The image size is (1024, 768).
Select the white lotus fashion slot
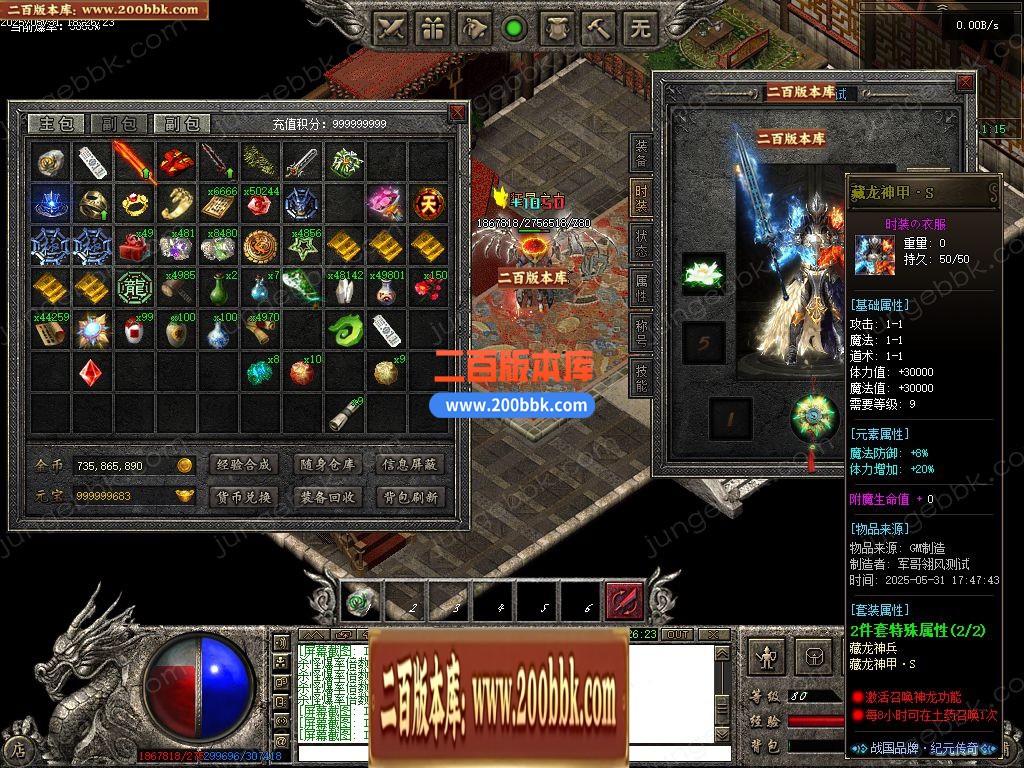point(703,274)
